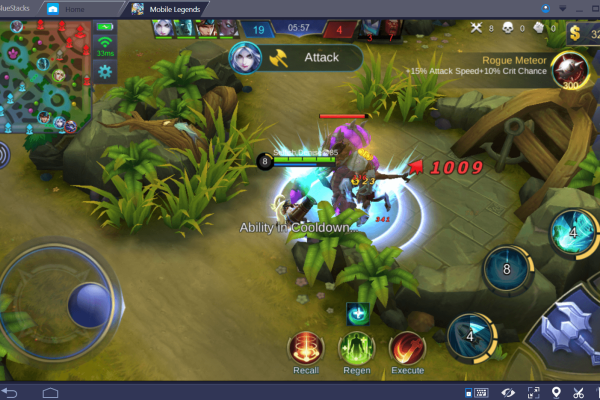Click the Android back arrow button
This screenshot has height=400, width=600.
[11, 391]
